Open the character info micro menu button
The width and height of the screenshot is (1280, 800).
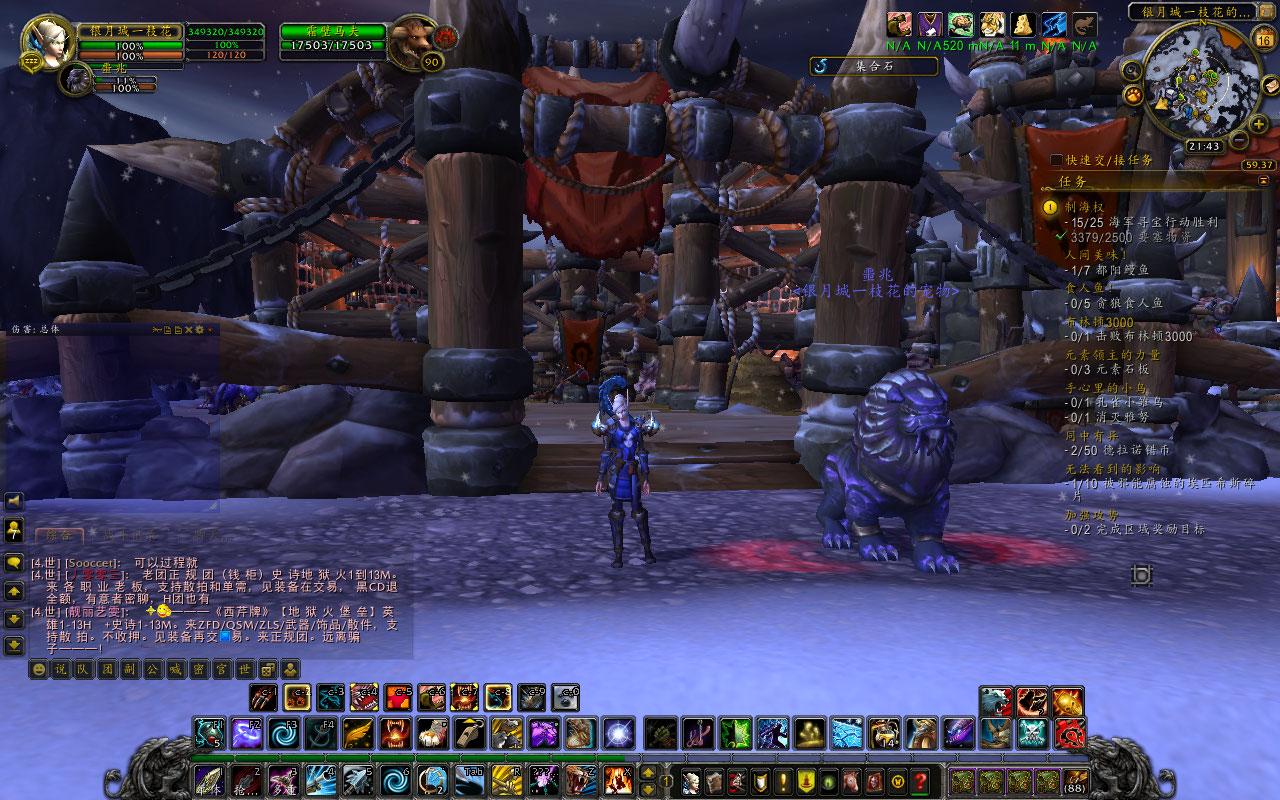pos(690,781)
